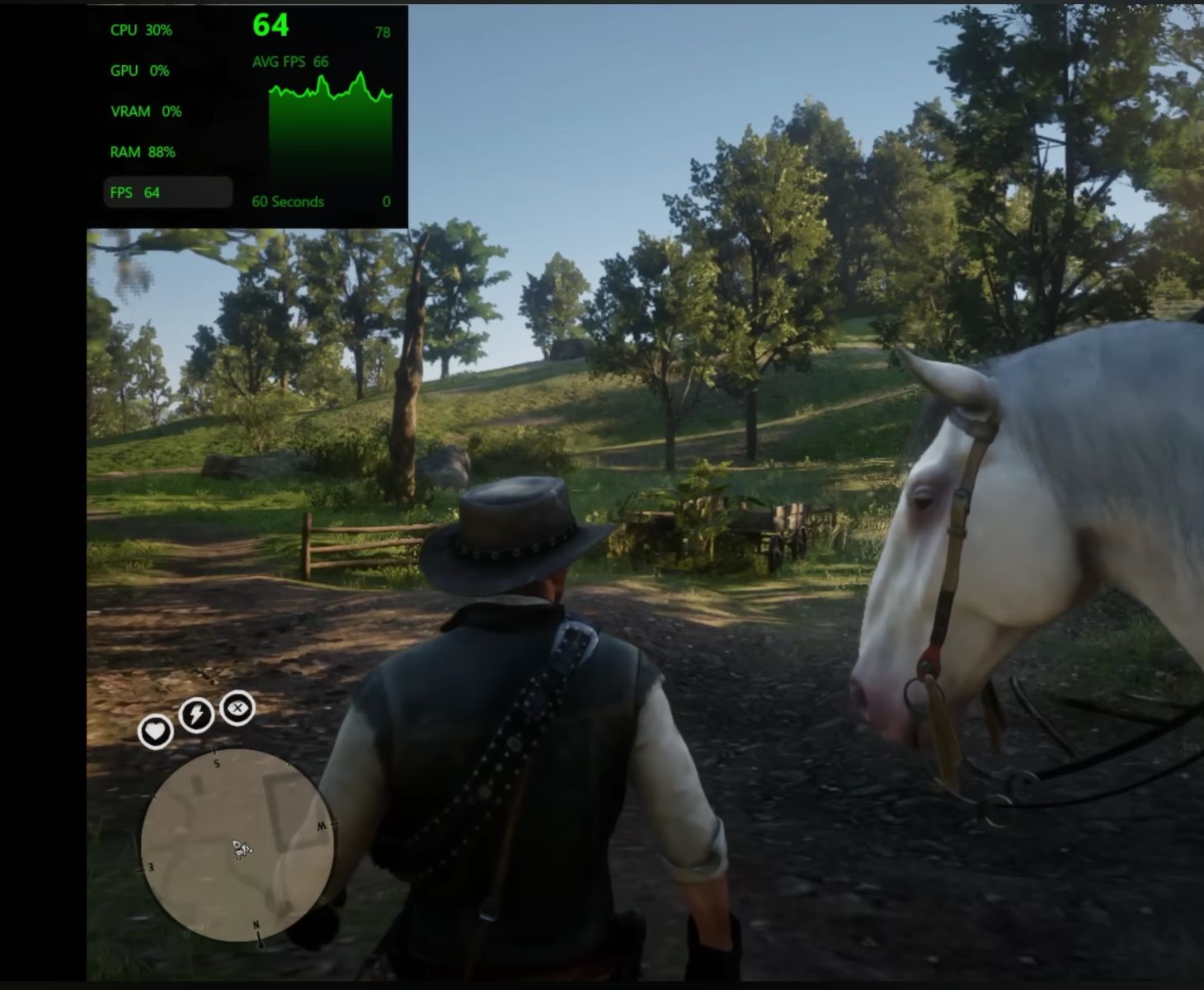The height and width of the screenshot is (990, 1204).
Task: Click the circular minimap radar
Action: 238,844
